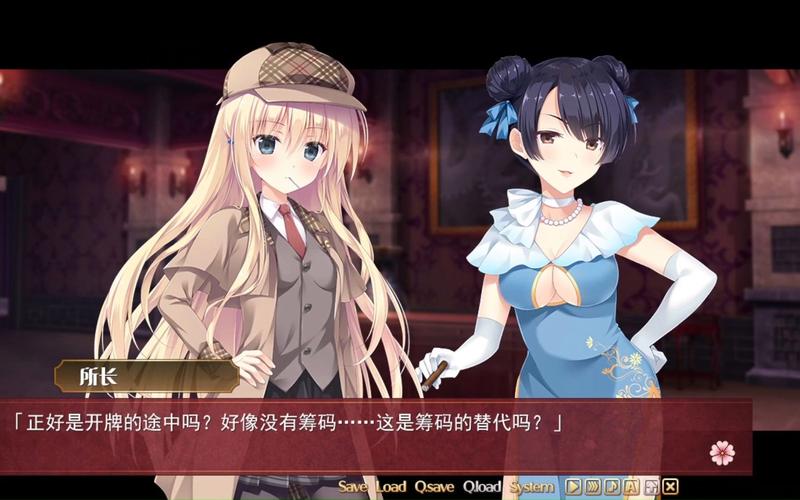Hide the text box with X icon

click(670, 487)
